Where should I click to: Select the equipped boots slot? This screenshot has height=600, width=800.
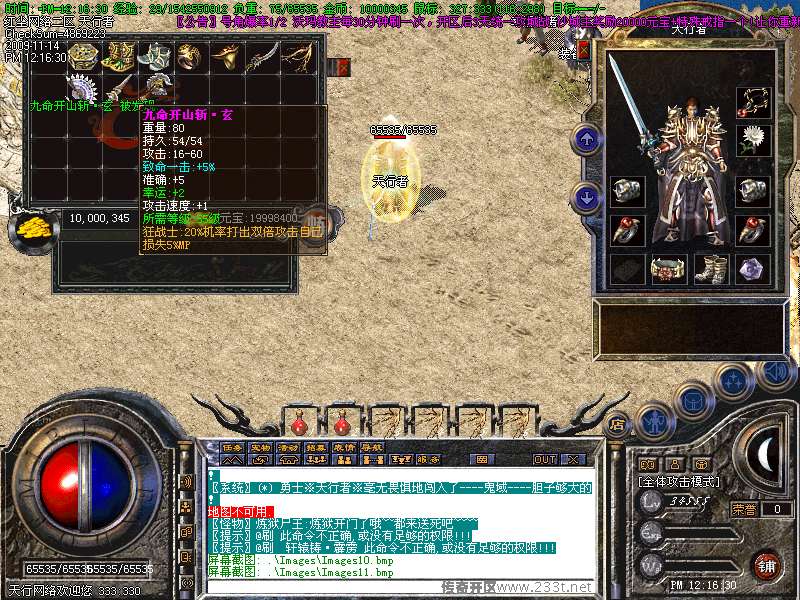pyautogui.click(x=710, y=269)
